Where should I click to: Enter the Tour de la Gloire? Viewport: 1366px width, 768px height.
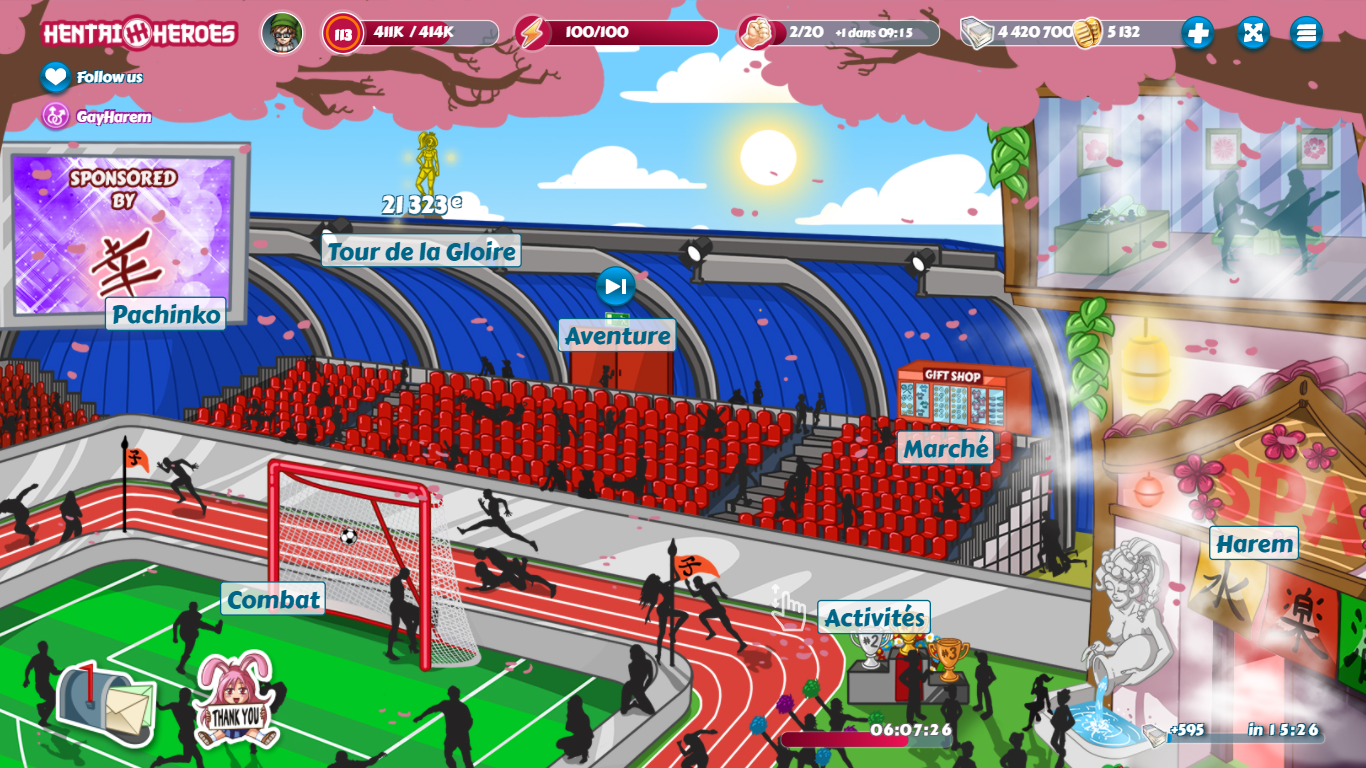421,251
